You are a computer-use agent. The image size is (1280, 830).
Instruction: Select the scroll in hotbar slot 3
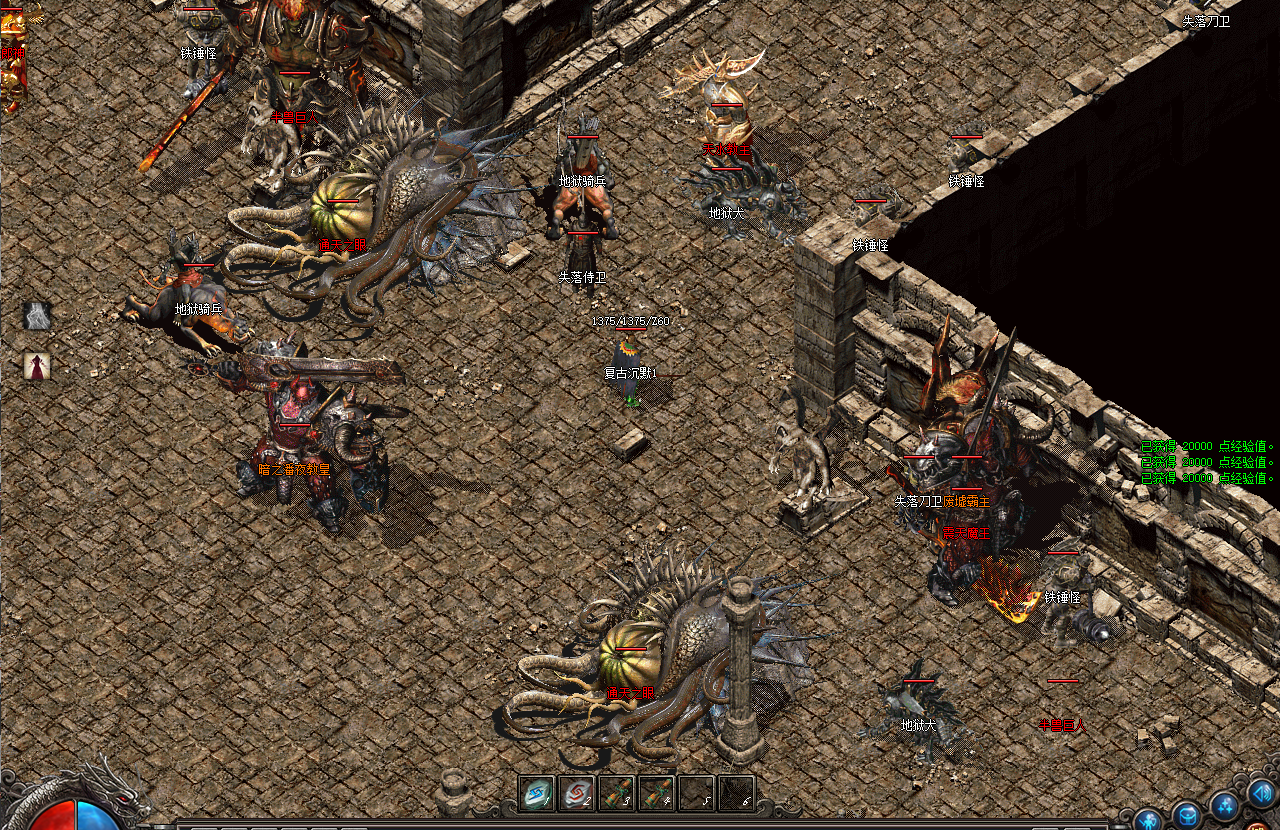pos(617,793)
